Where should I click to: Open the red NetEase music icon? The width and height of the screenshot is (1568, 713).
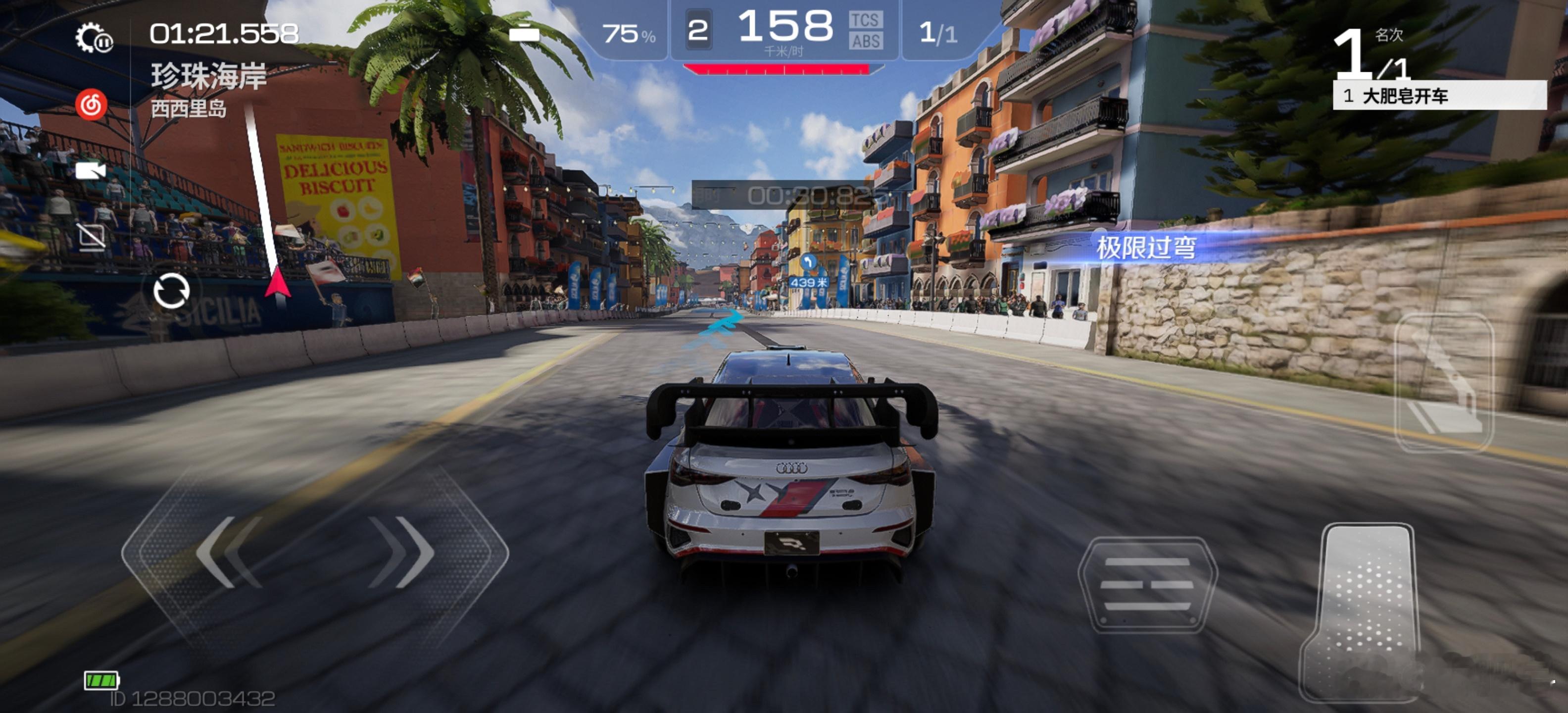click(x=91, y=105)
